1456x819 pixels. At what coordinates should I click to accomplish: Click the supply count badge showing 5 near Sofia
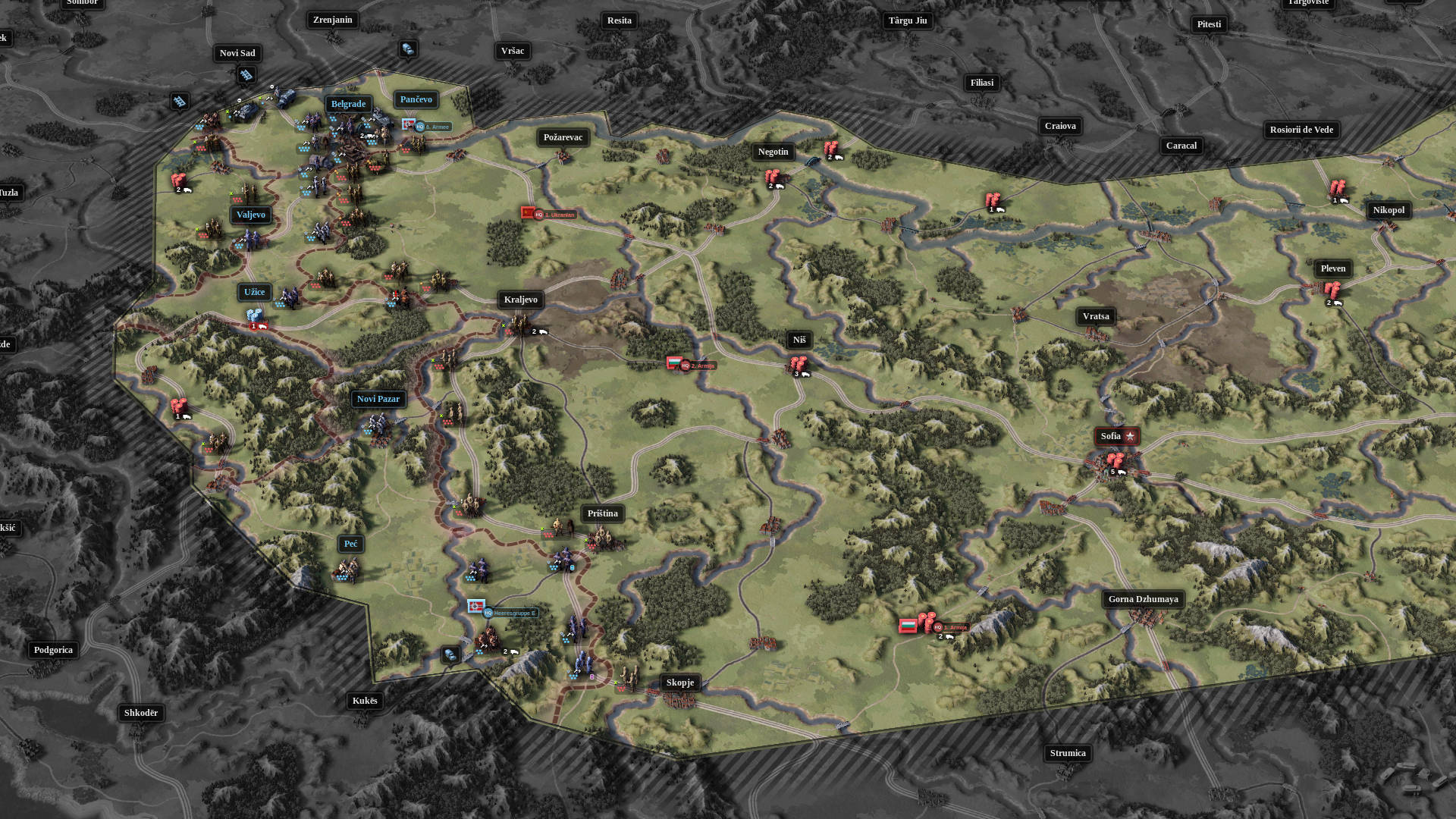click(1113, 471)
